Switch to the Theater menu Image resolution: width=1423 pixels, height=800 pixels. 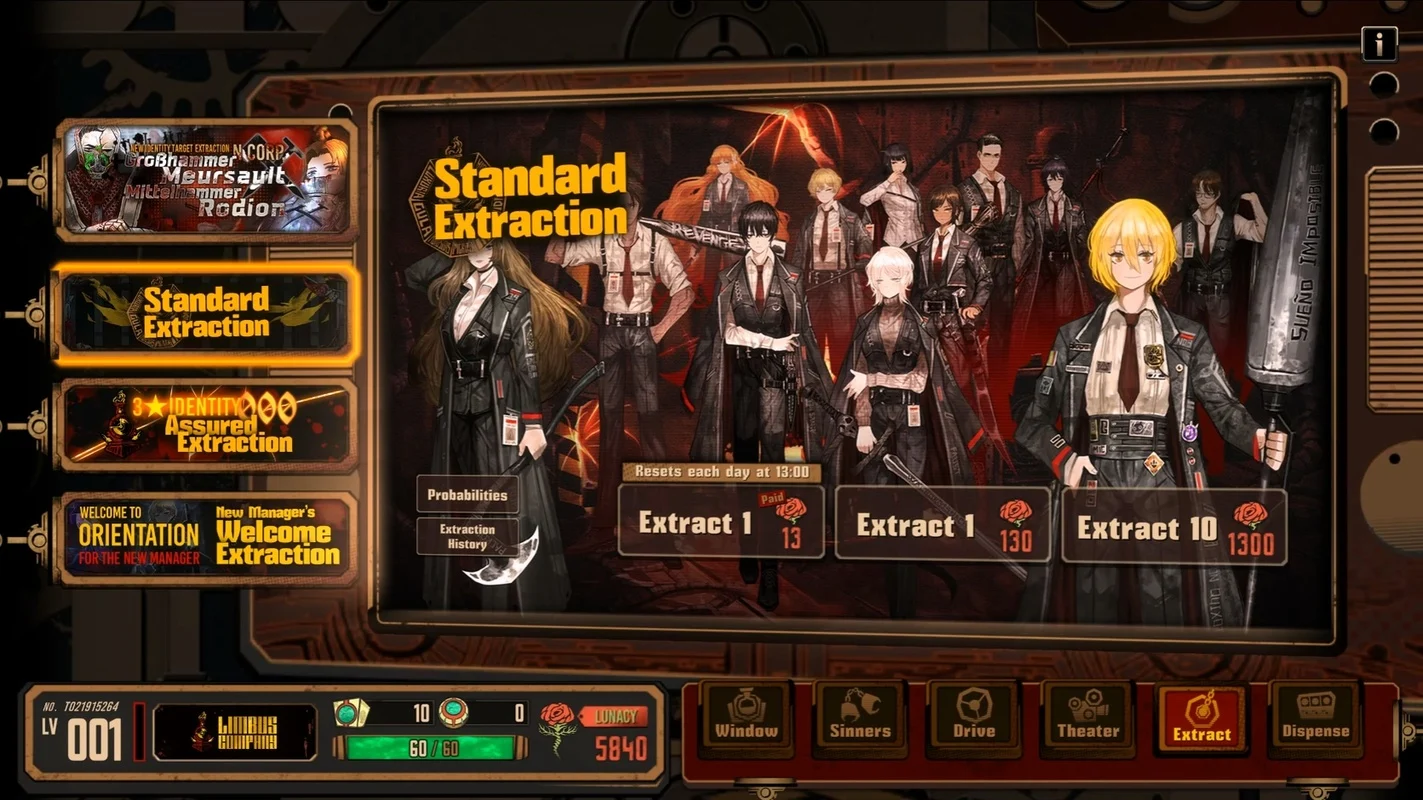pyautogui.click(x=1088, y=716)
